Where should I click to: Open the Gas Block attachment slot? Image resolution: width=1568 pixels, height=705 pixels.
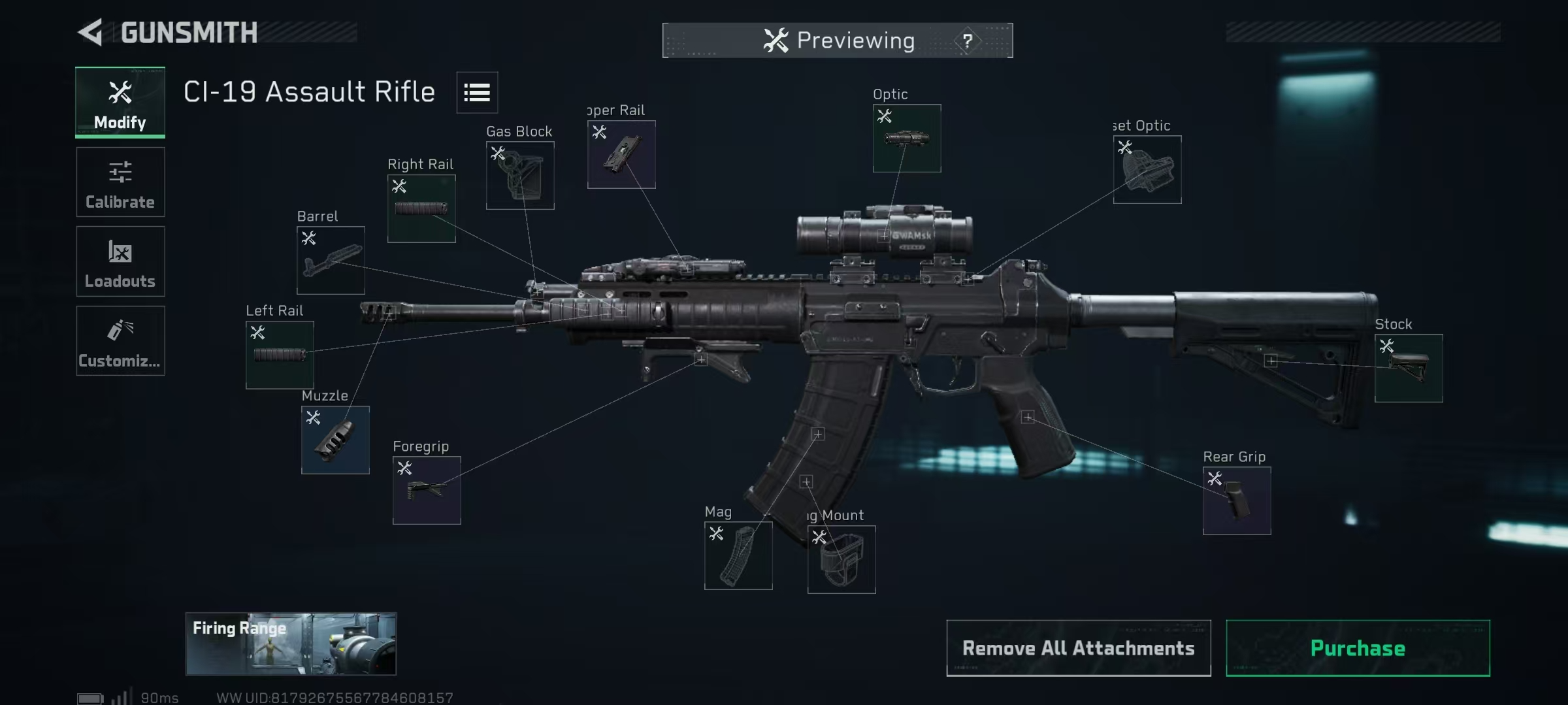click(520, 175)
